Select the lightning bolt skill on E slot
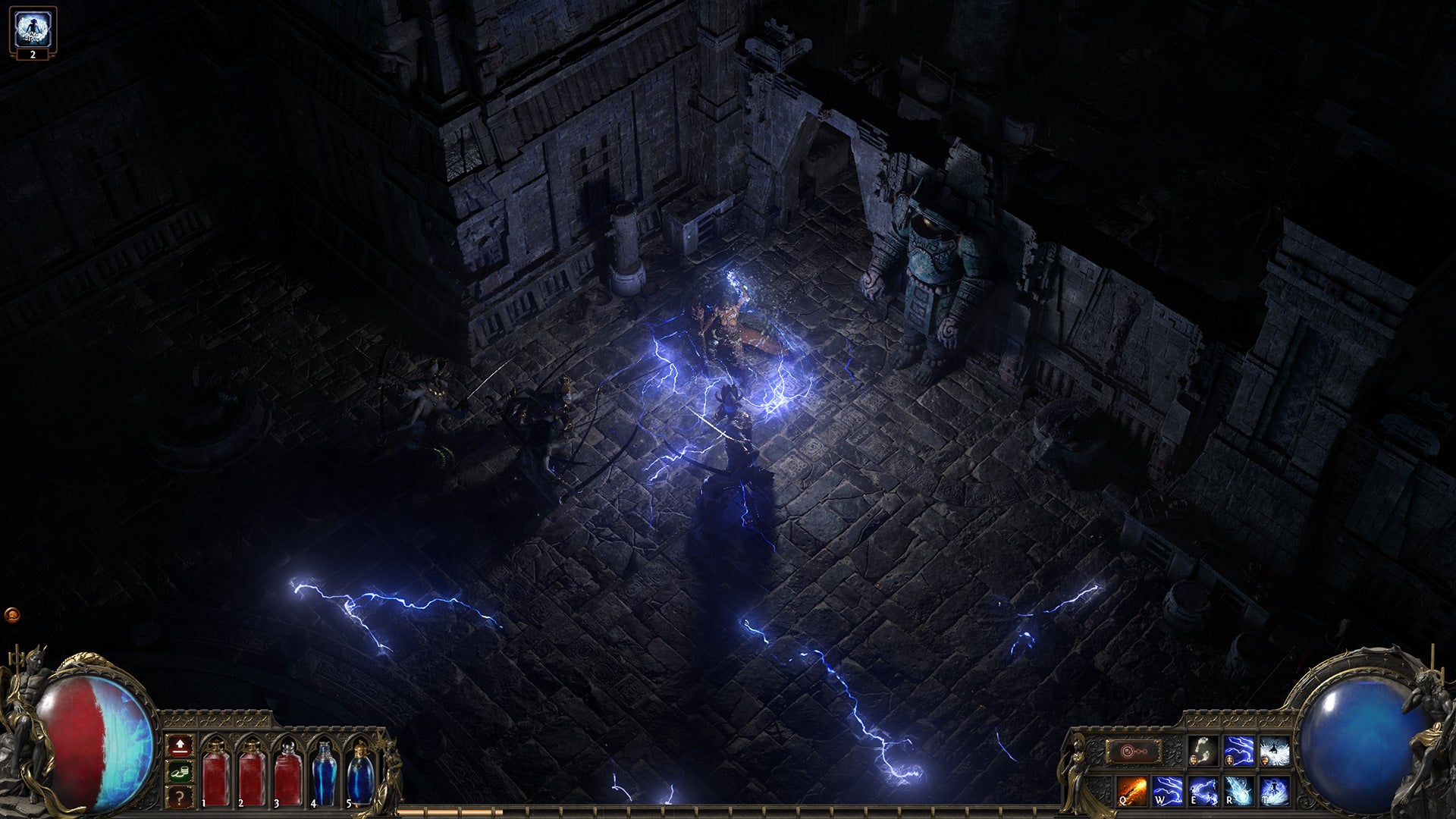The image size is (1456, 819). [1203, 792]
